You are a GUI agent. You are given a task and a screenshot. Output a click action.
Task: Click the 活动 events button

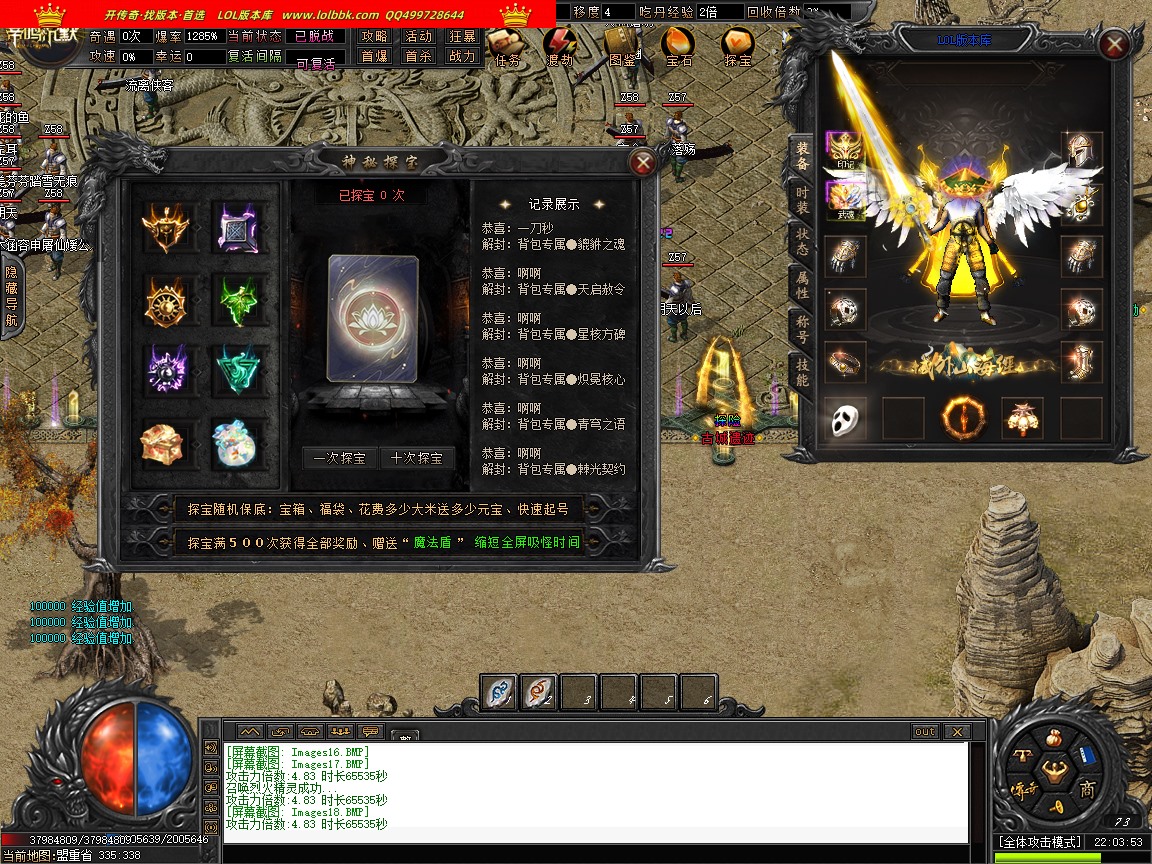tap(418, 36)
